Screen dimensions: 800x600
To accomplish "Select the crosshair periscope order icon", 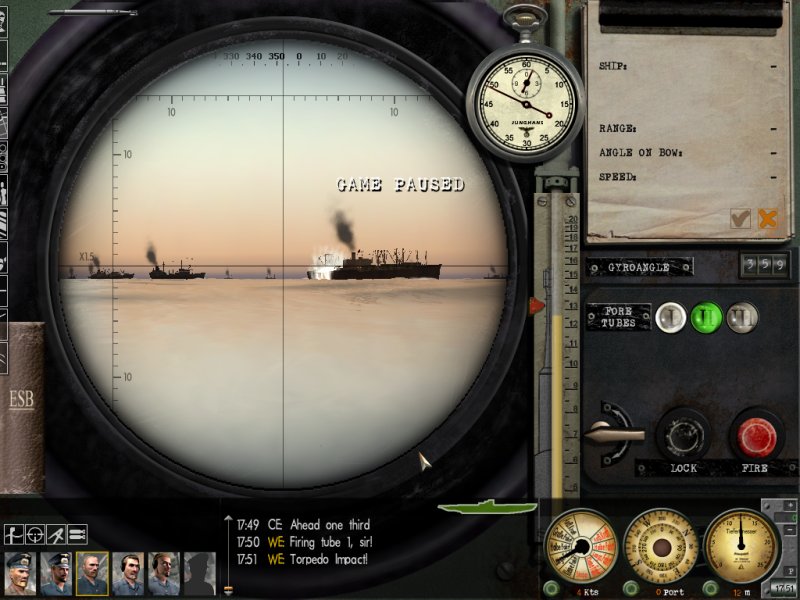I will tap(35, 534).
